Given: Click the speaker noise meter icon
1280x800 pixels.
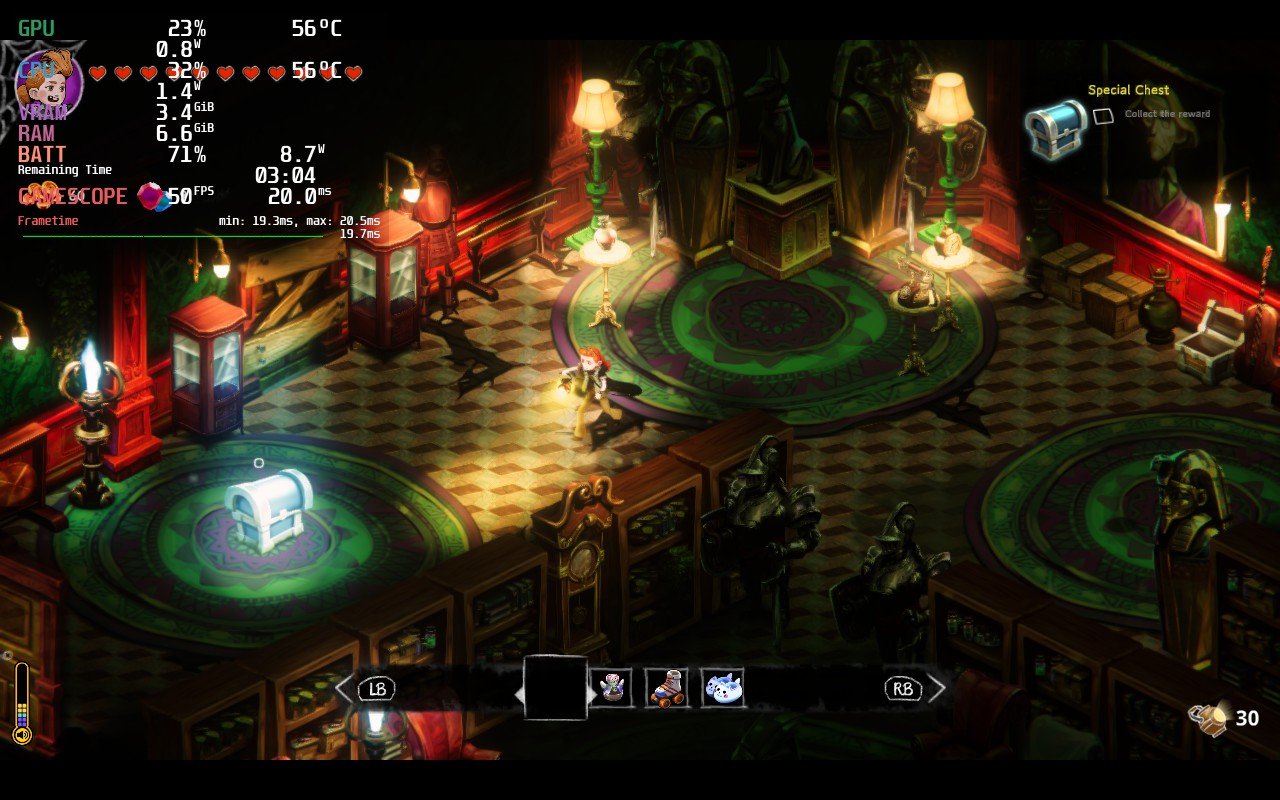Looking at the screenshot, I should pos(22,736).
